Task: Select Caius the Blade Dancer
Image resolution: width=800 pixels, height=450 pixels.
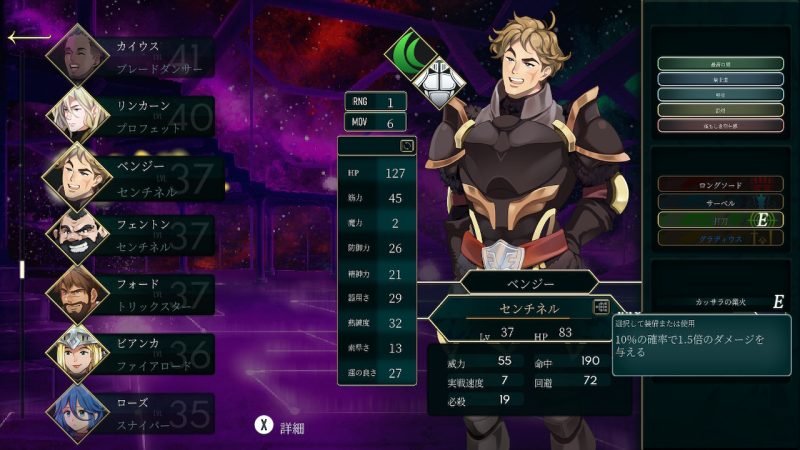Action: pos(130,57)
